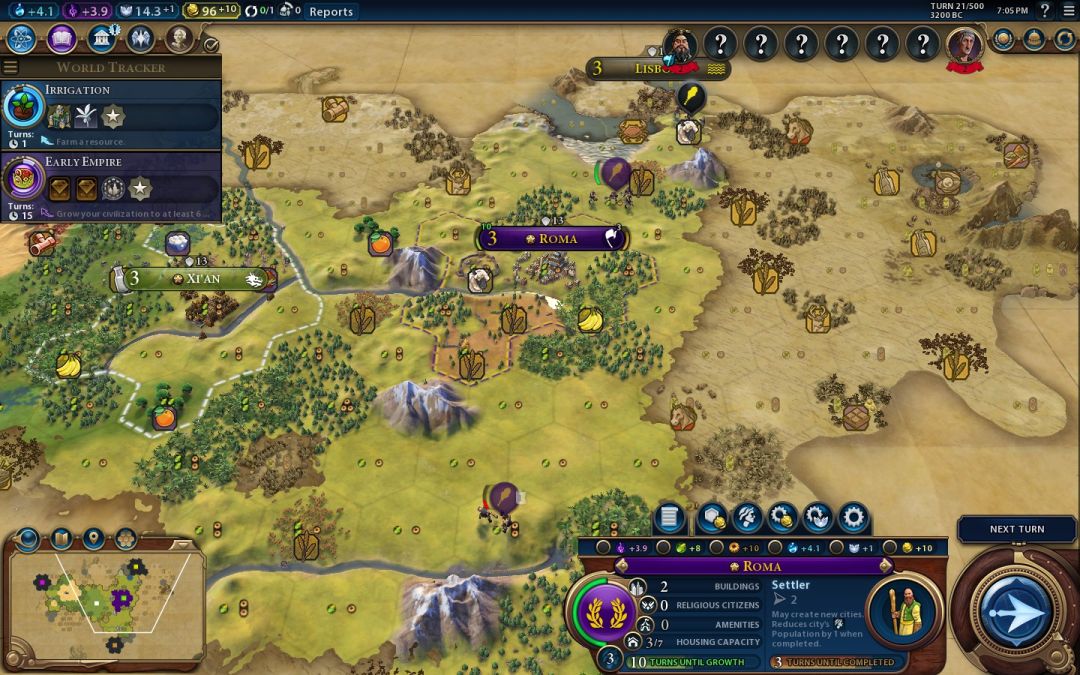Open the Technology tree button
This screenshot has height=675, width=1080.
[x=21, y=39]
